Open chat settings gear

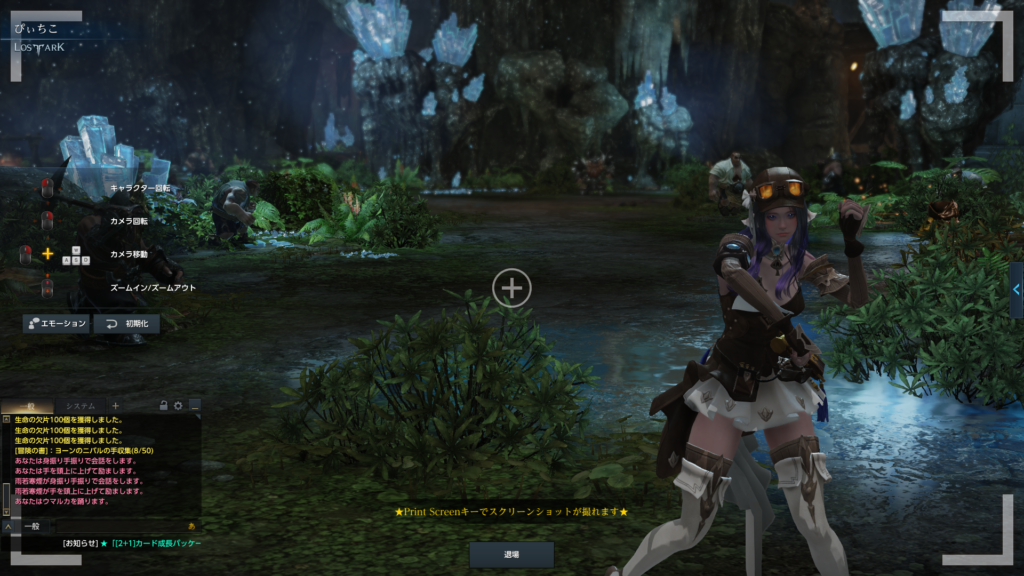pyautogui.click(x=178, y=405)
